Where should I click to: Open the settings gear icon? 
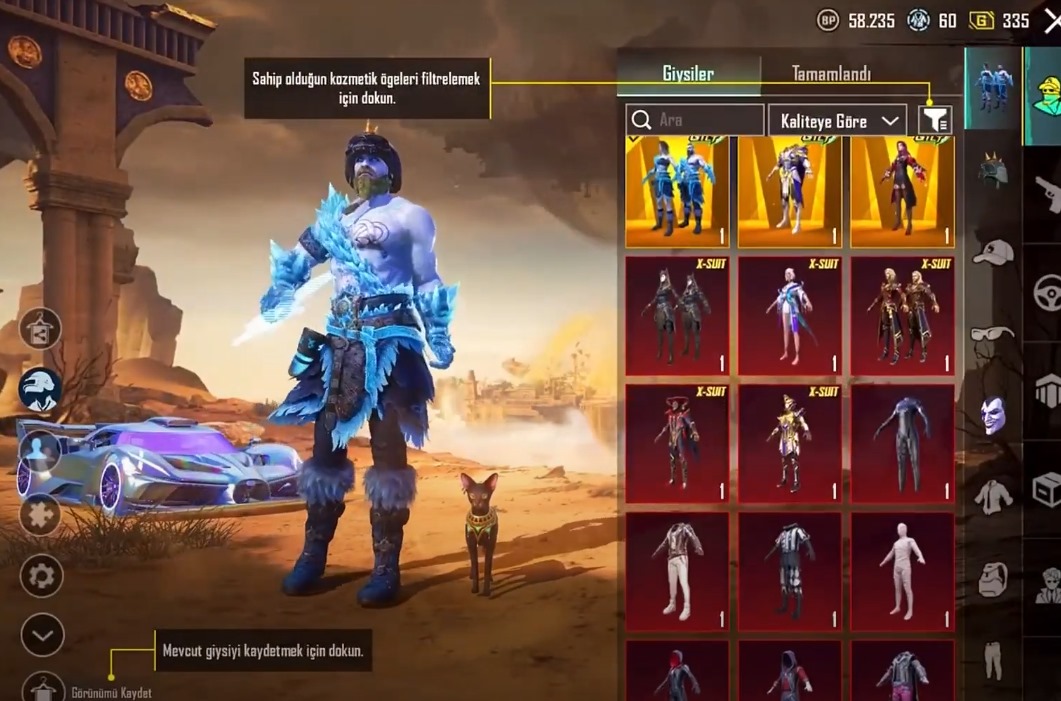tap(42, 576)
